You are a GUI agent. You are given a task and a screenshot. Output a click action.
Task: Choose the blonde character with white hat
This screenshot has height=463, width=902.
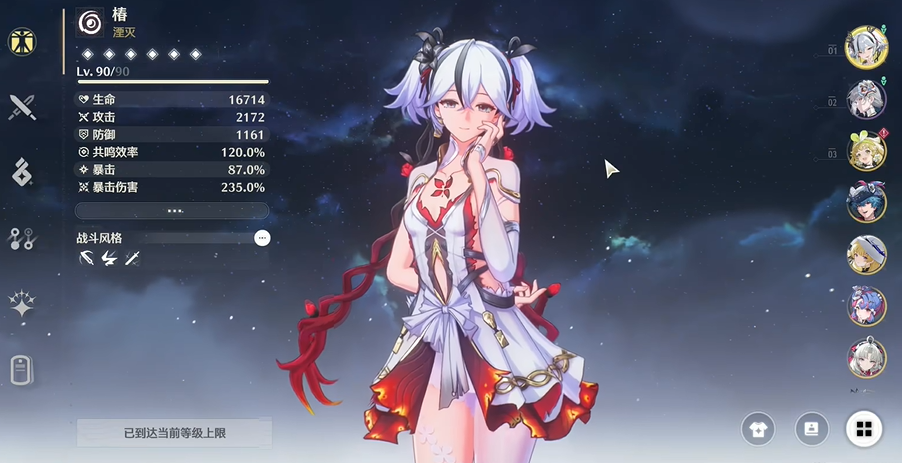point(866,255)
